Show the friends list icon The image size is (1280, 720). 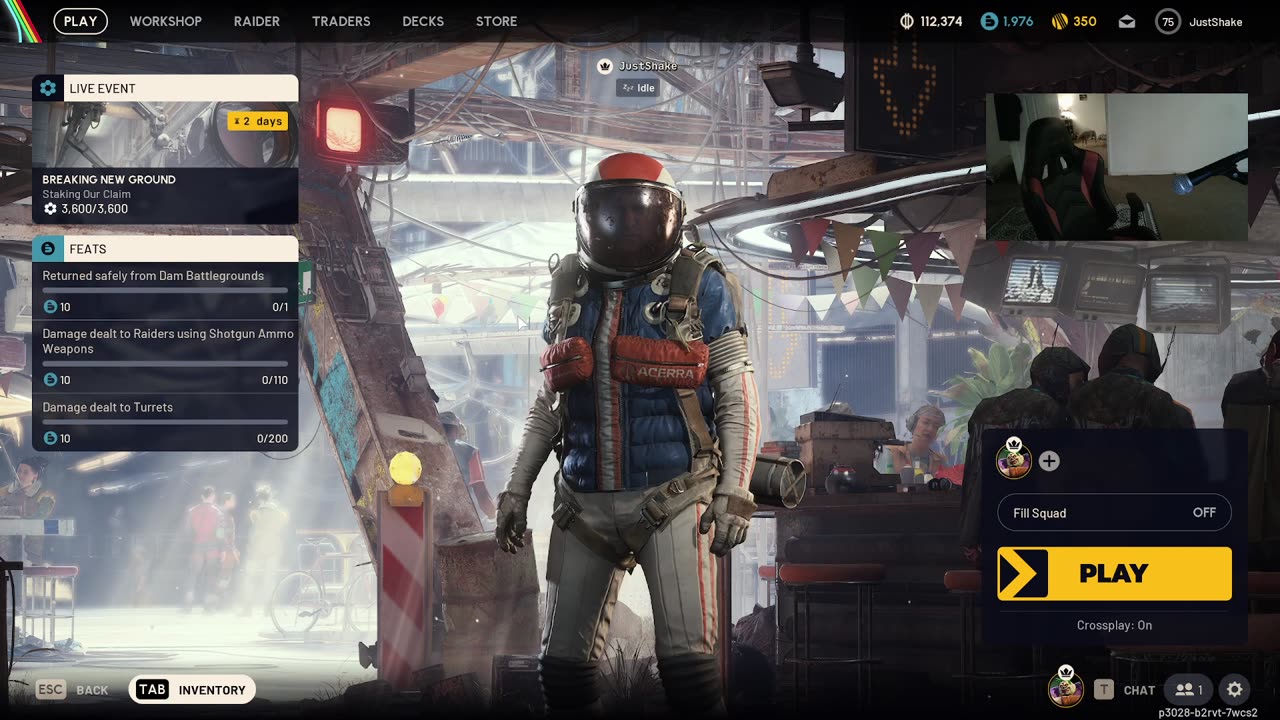tap(1188, 689)
